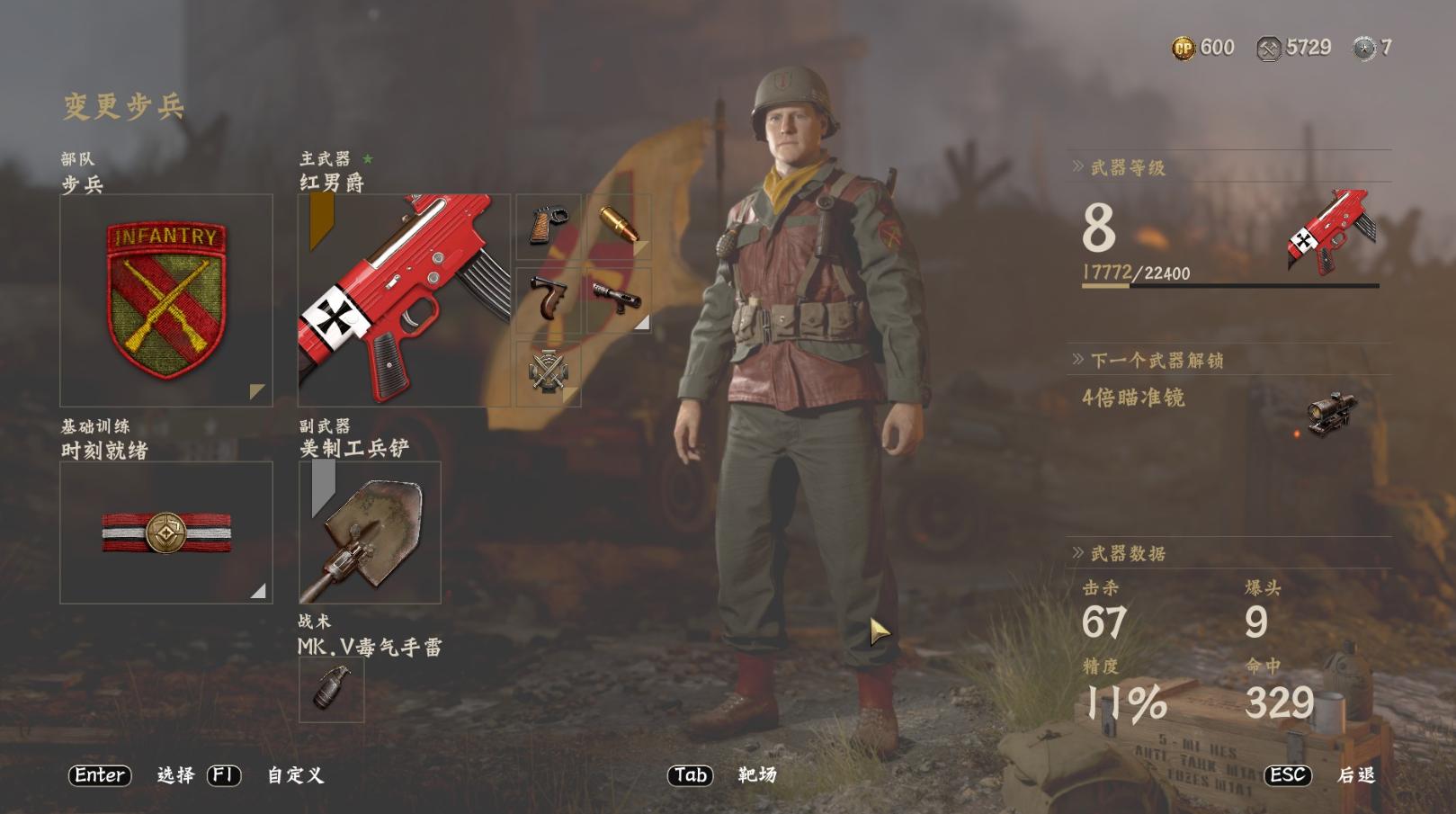This screenshot has height=814, width=1456.
Task: Open the muzzle compensator attachment slot
Action: (x=618, y=300)
